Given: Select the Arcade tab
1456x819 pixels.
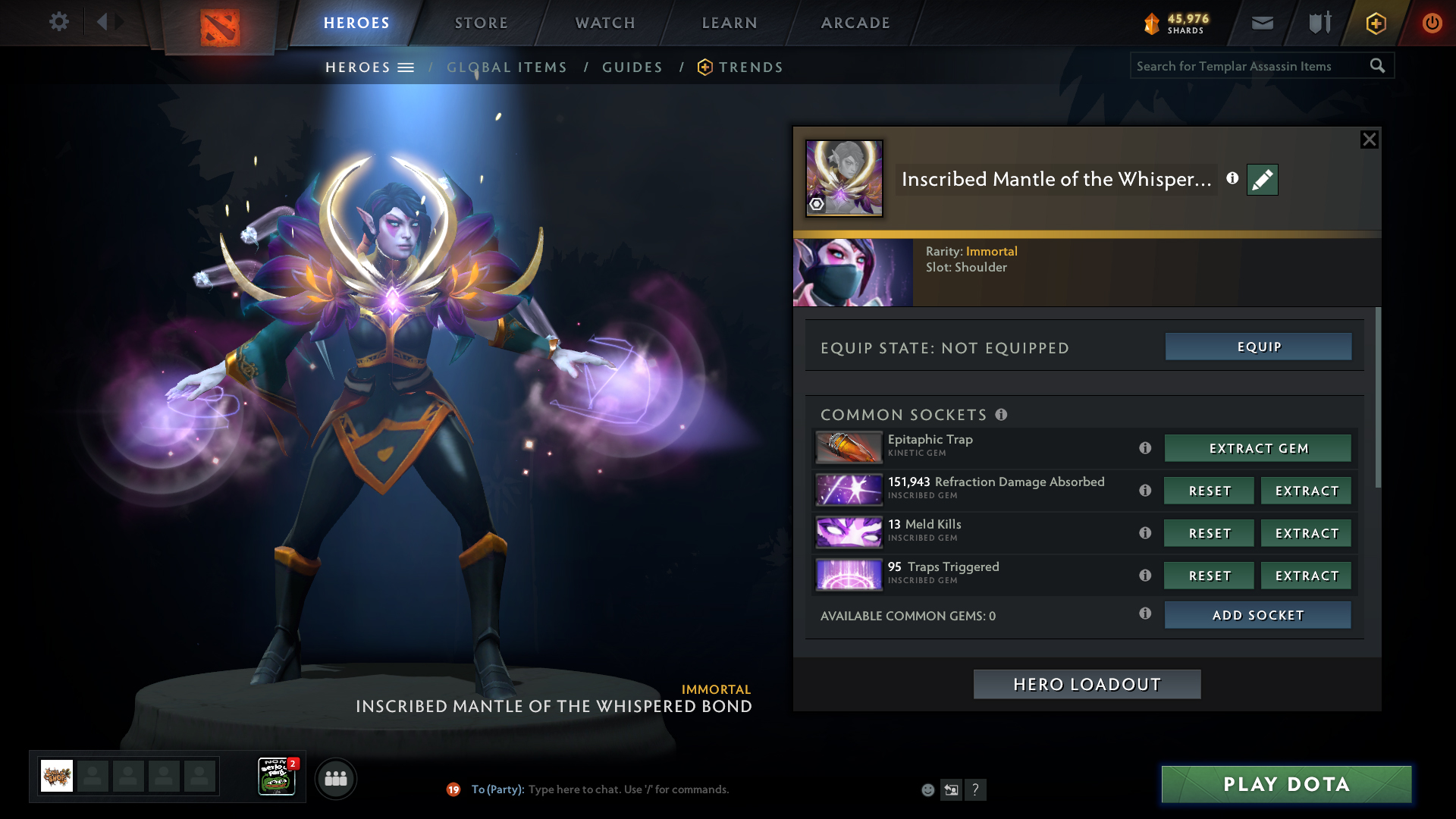Looking at the screenshot, I should (x=855, y=23).
